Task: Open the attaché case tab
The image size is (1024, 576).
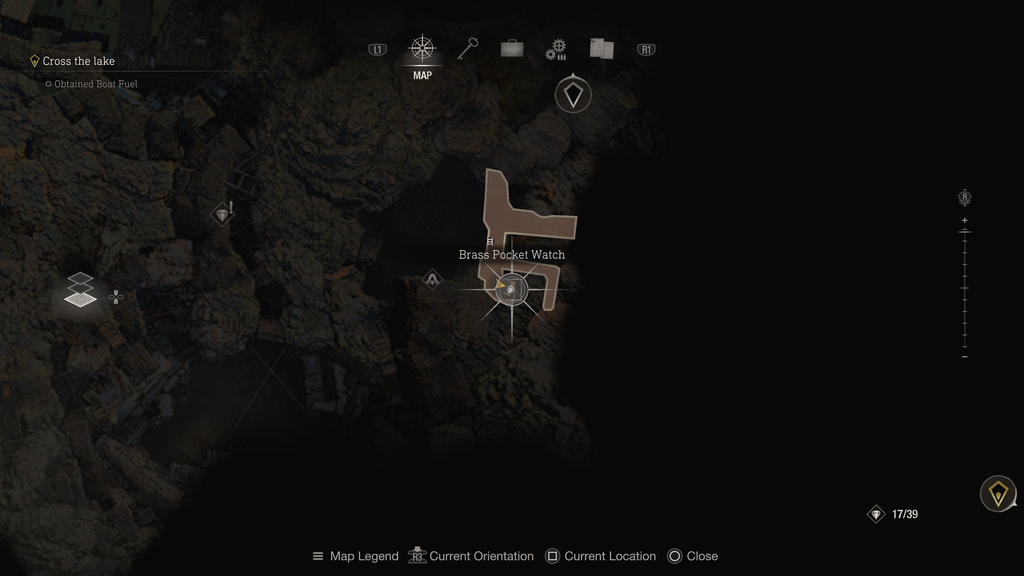Action: click(512, 49)
